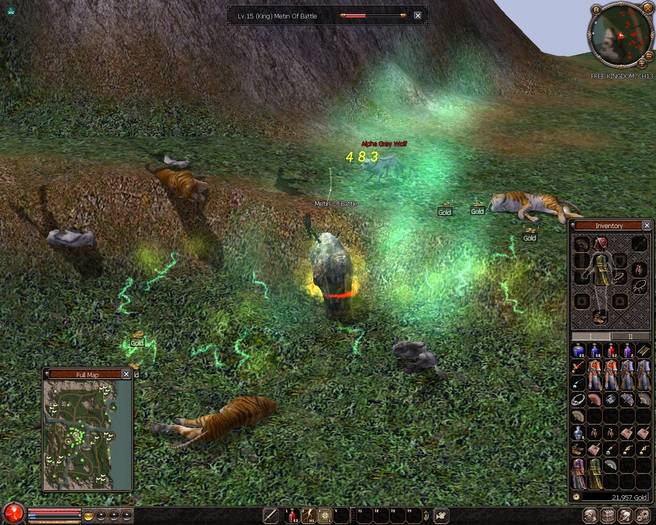Viewport: 656px width, 525px height.
Task: Dismiss the Metin Of Battle target bar
Action: [x=418, y=16]
